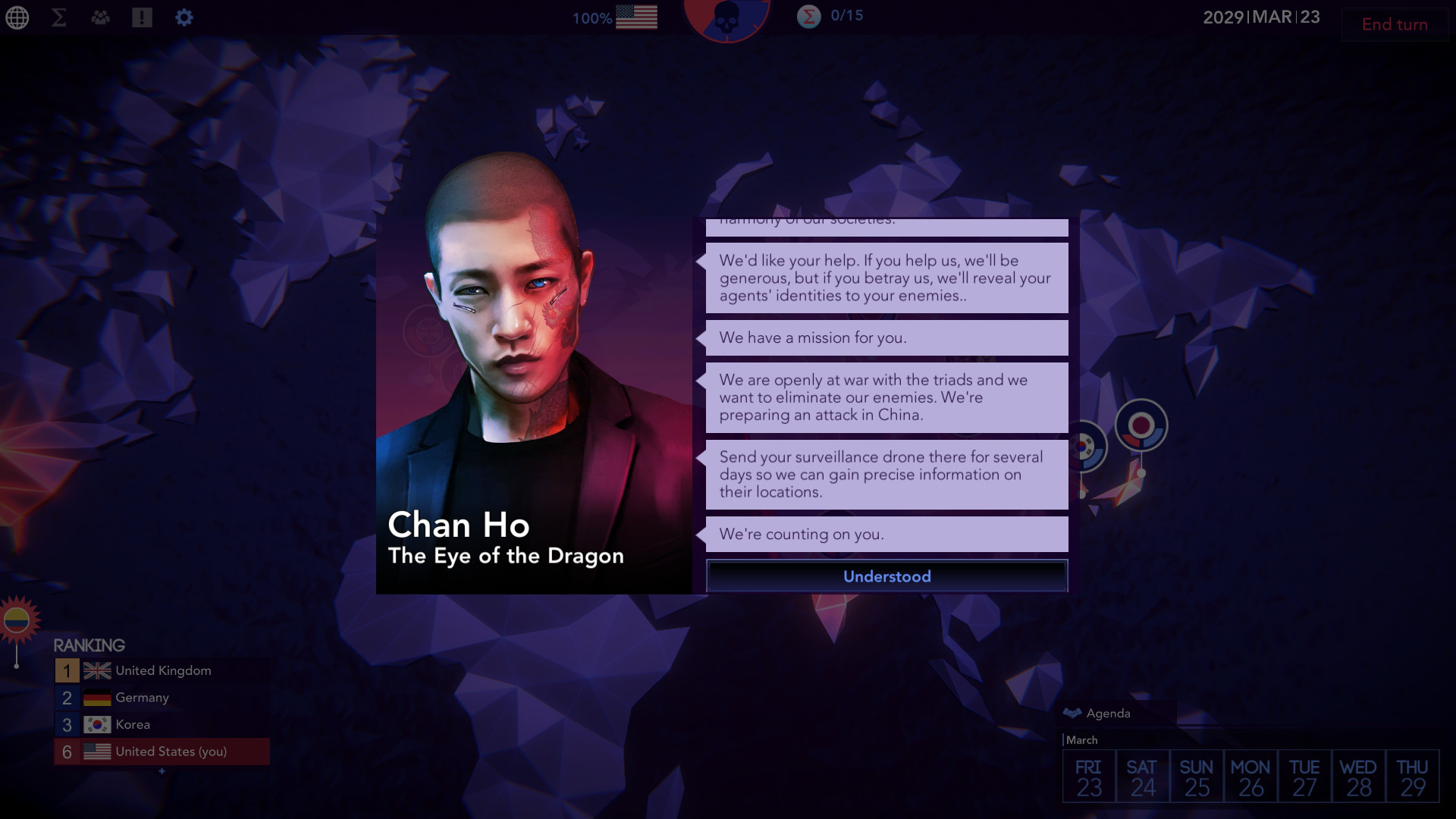Image resolution: width=1456 pixels, height=819 pixels.
Task: Select United Kingdom in the ranking list
Action: (163, 670)
